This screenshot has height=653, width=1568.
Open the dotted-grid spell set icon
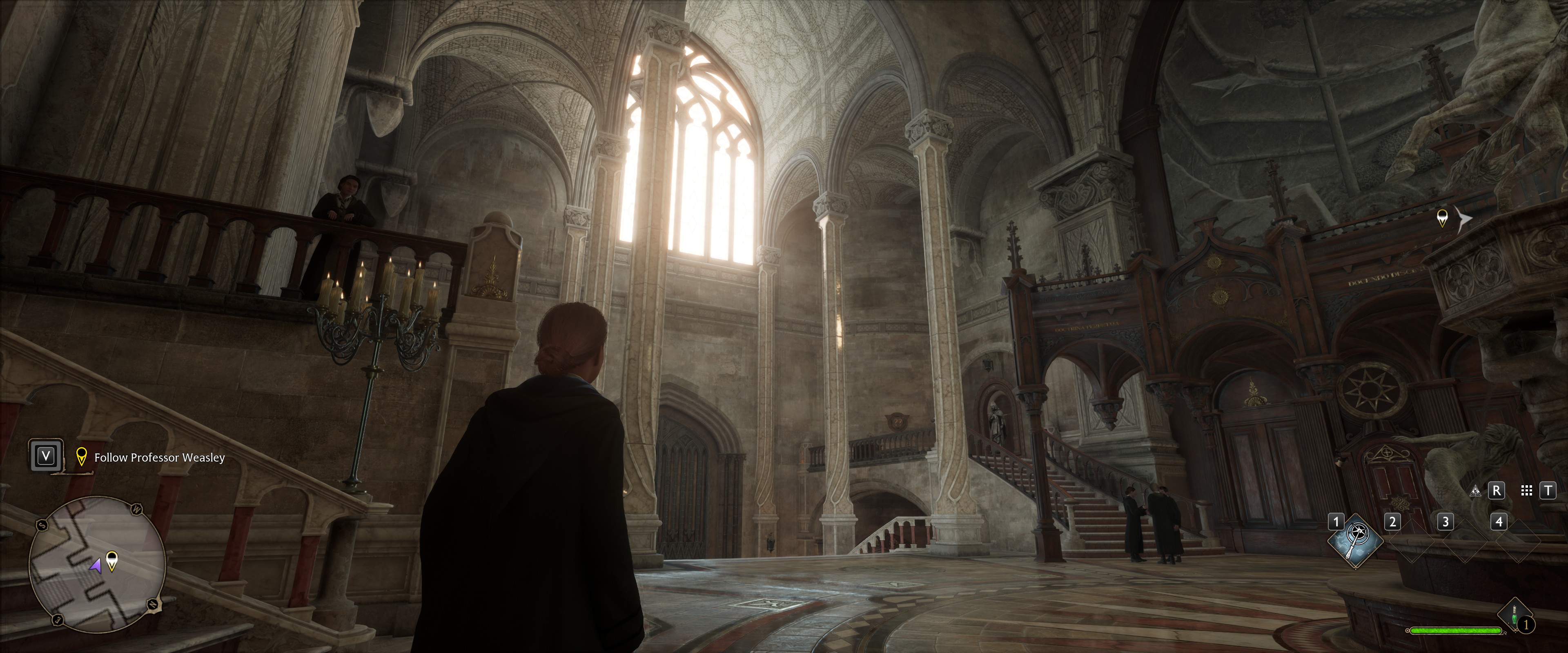coord(1527,491)
